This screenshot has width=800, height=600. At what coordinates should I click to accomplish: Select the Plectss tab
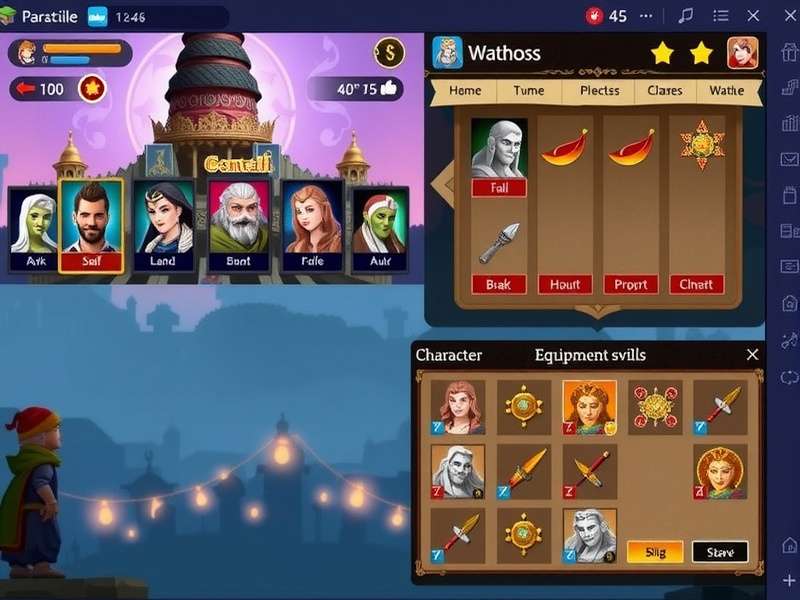click(599, 90)
